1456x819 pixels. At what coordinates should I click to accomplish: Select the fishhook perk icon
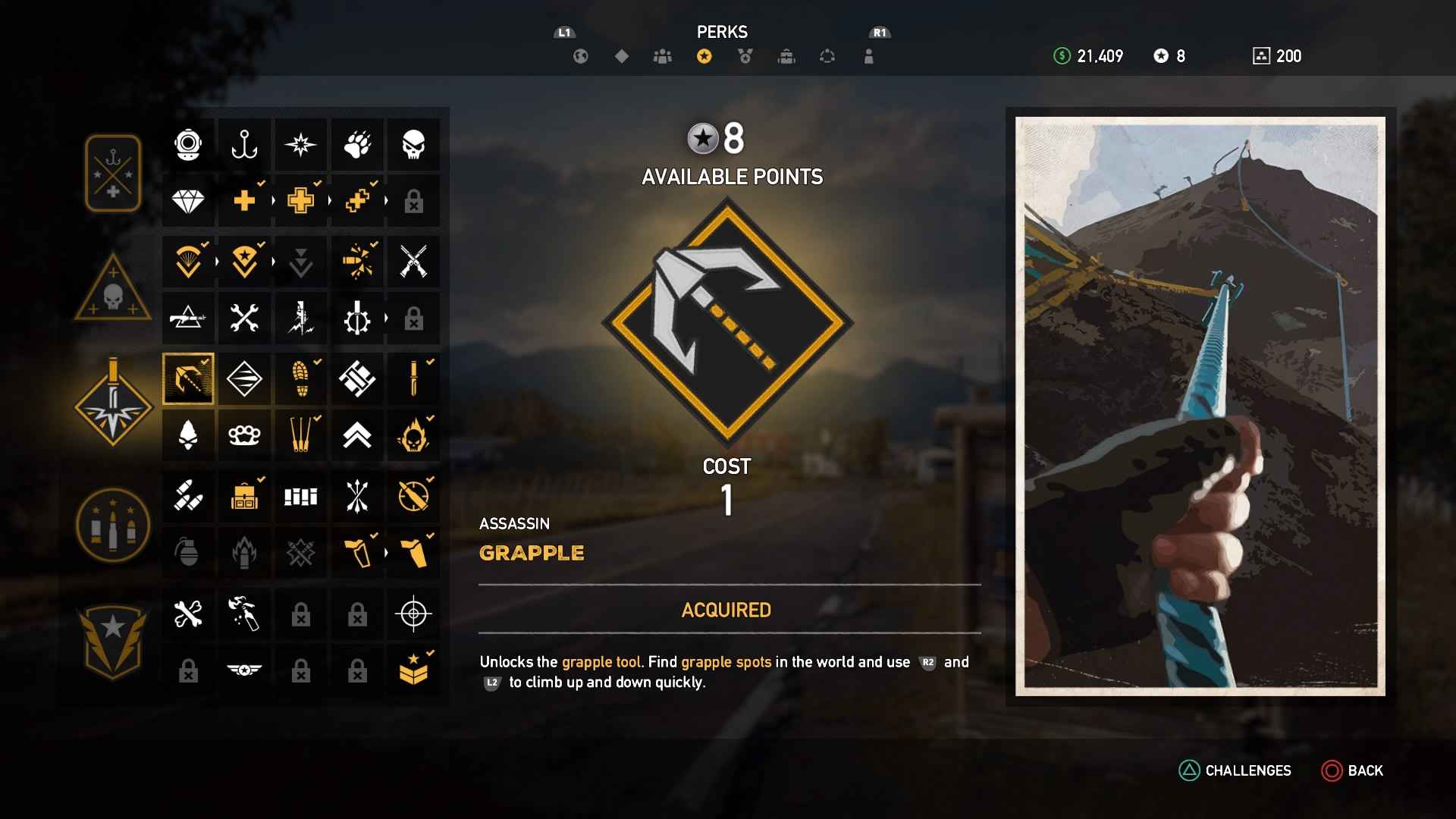click(244, 144)
